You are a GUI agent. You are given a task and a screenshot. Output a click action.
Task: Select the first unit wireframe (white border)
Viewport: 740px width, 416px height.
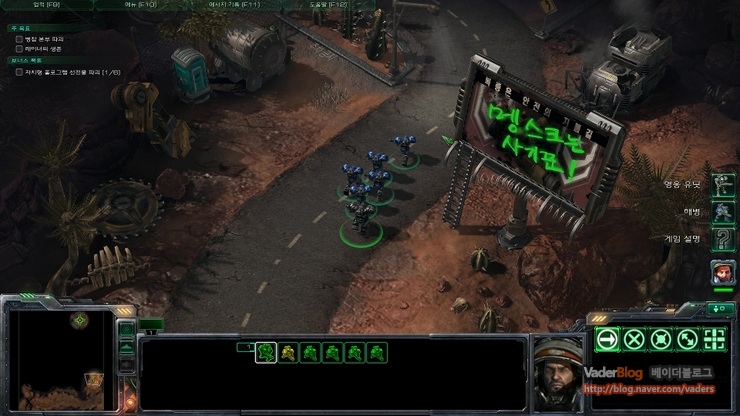266,352
